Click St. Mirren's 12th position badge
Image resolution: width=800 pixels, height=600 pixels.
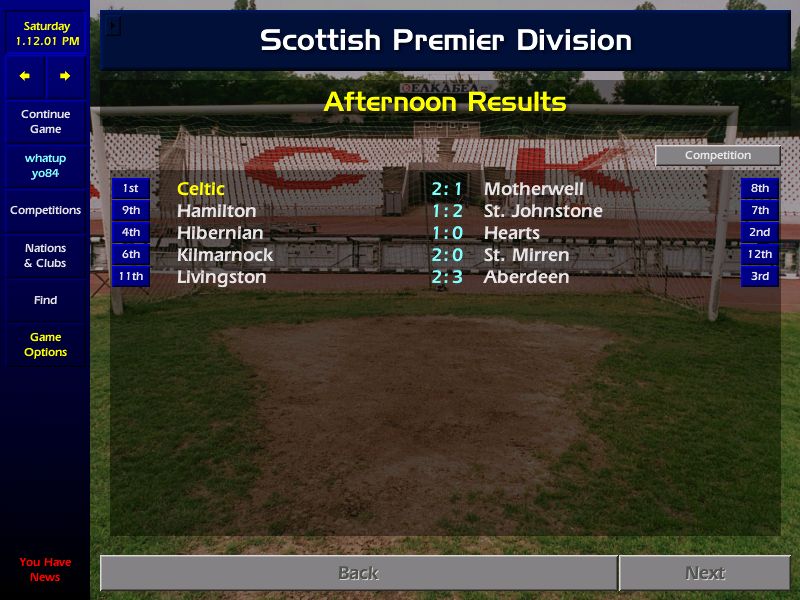click(760, 254)
